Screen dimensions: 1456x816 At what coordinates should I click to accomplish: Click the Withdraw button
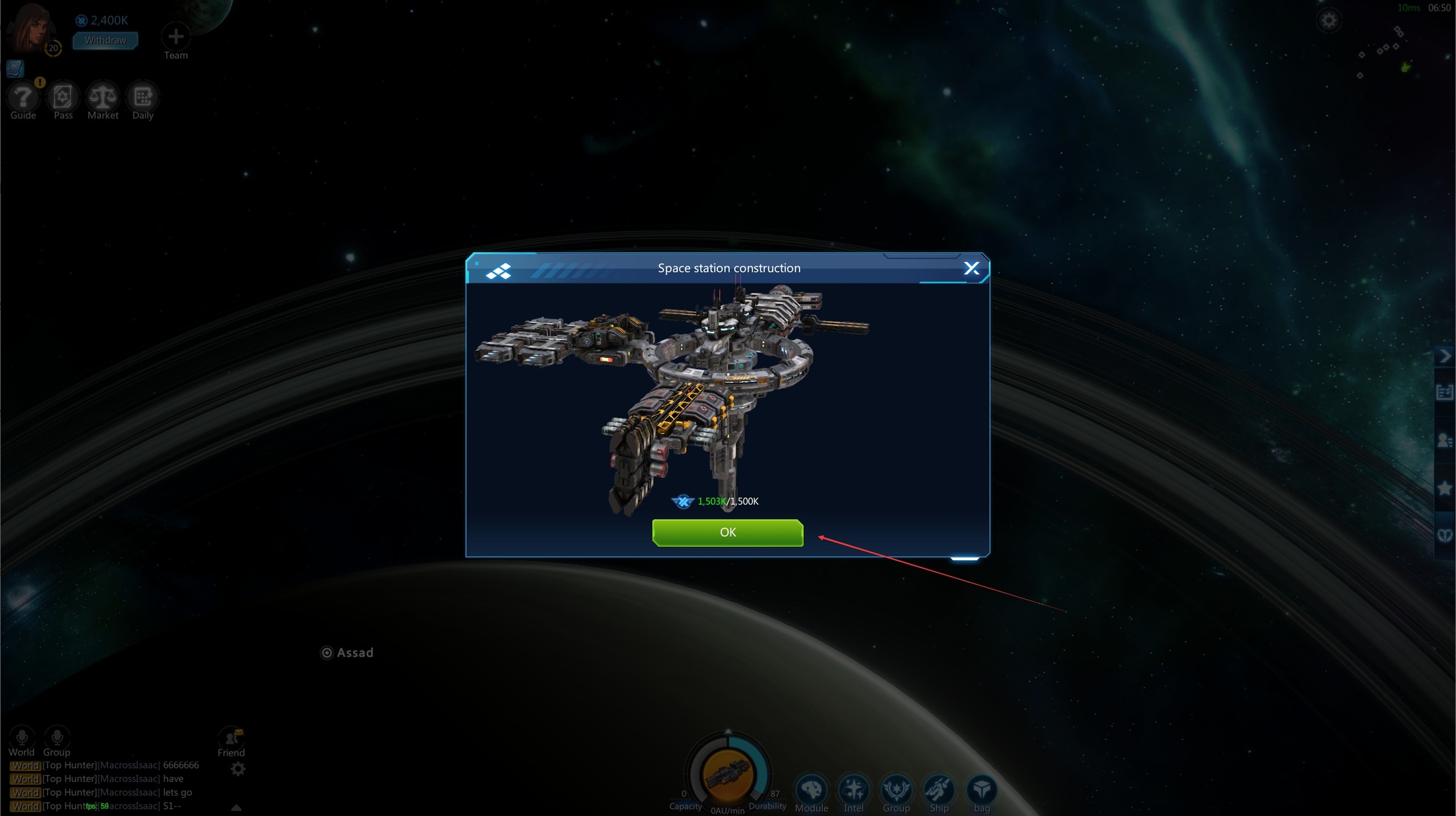105,40
